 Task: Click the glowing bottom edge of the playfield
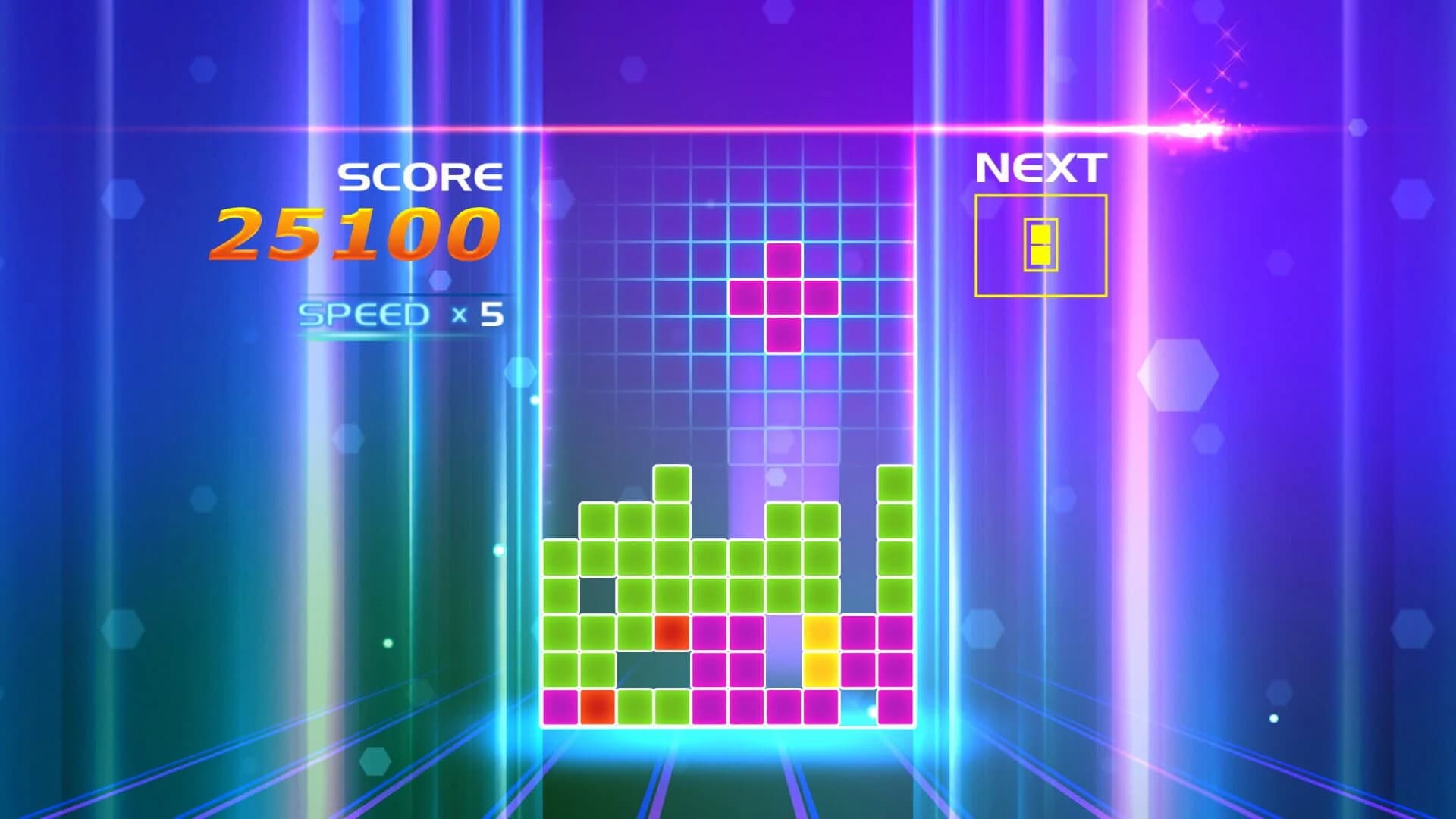click(728, 732)
